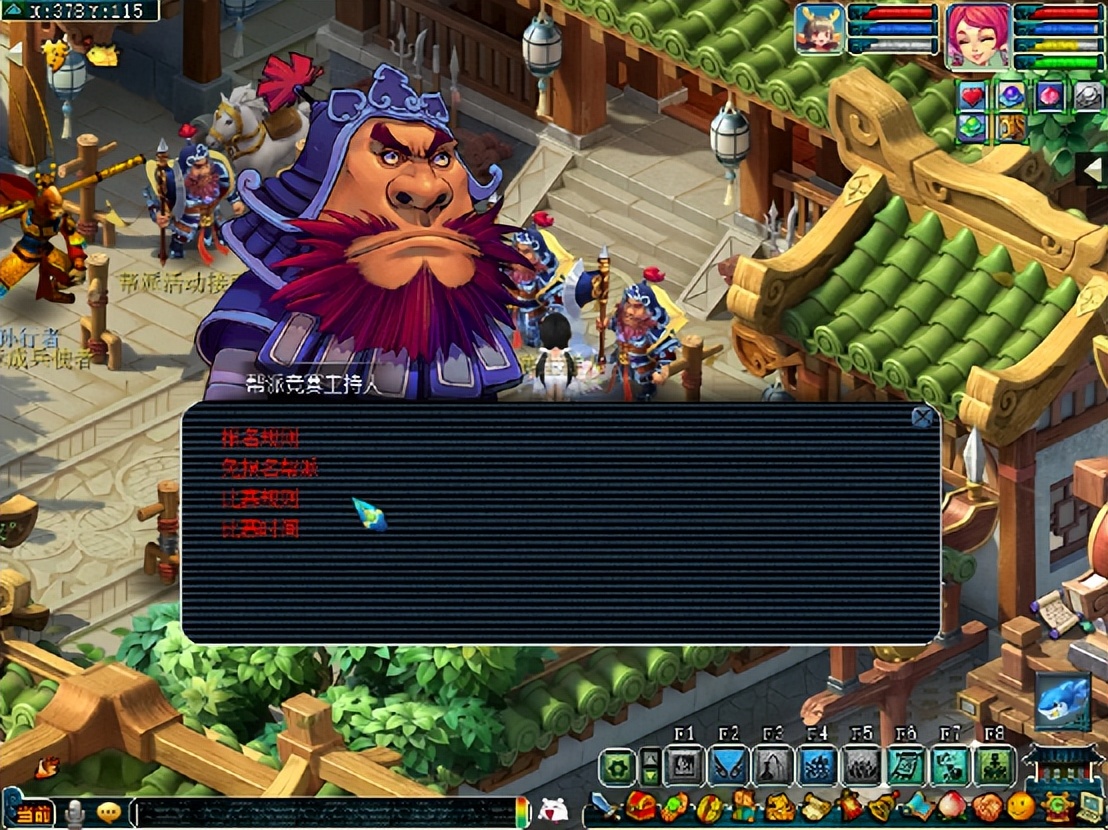The image size is (1108, 830).
Task: Choose the 排名规则 dialogue option
Action: [260, 437]
